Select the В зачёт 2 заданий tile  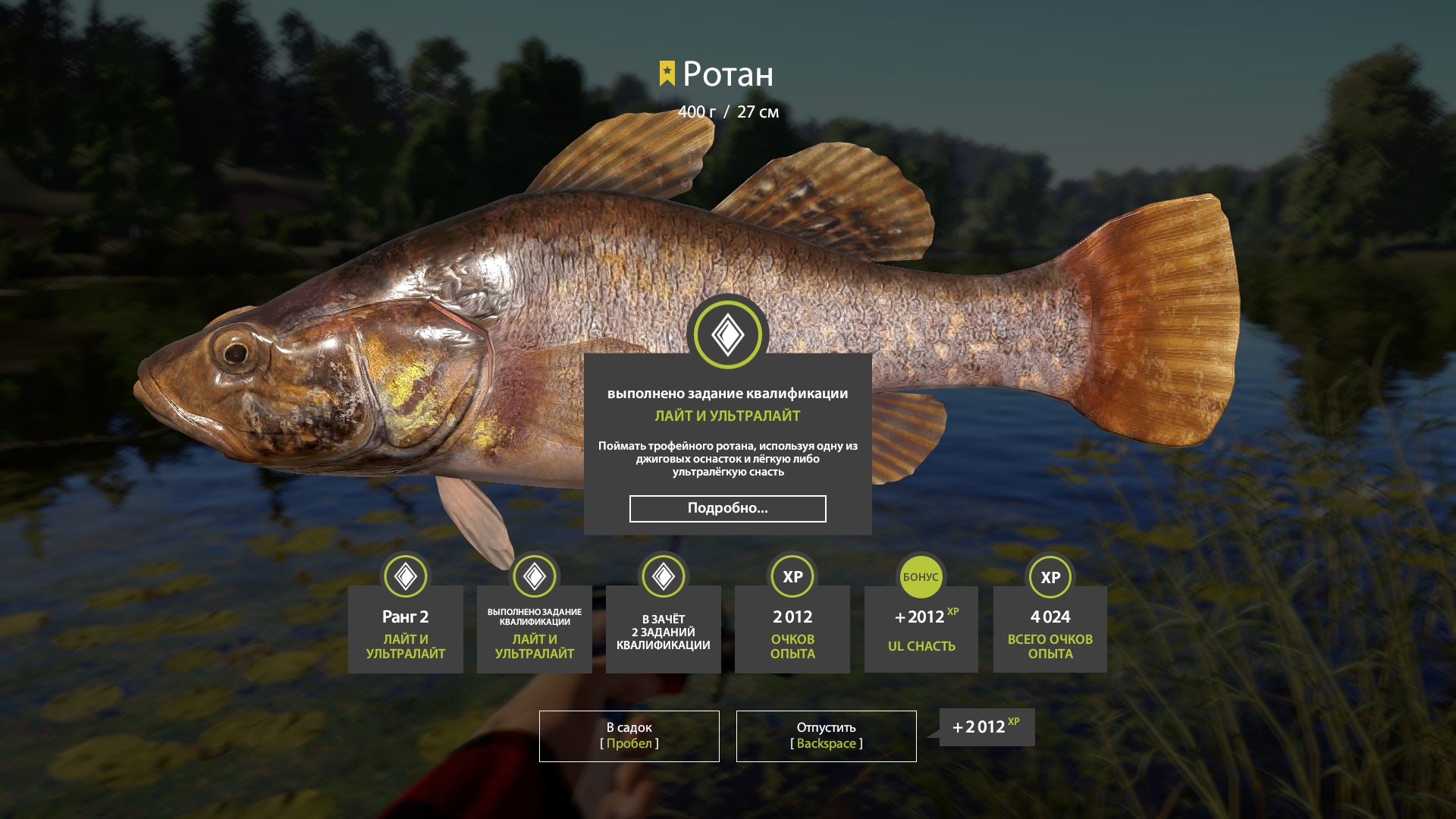[x=664, y=629]
